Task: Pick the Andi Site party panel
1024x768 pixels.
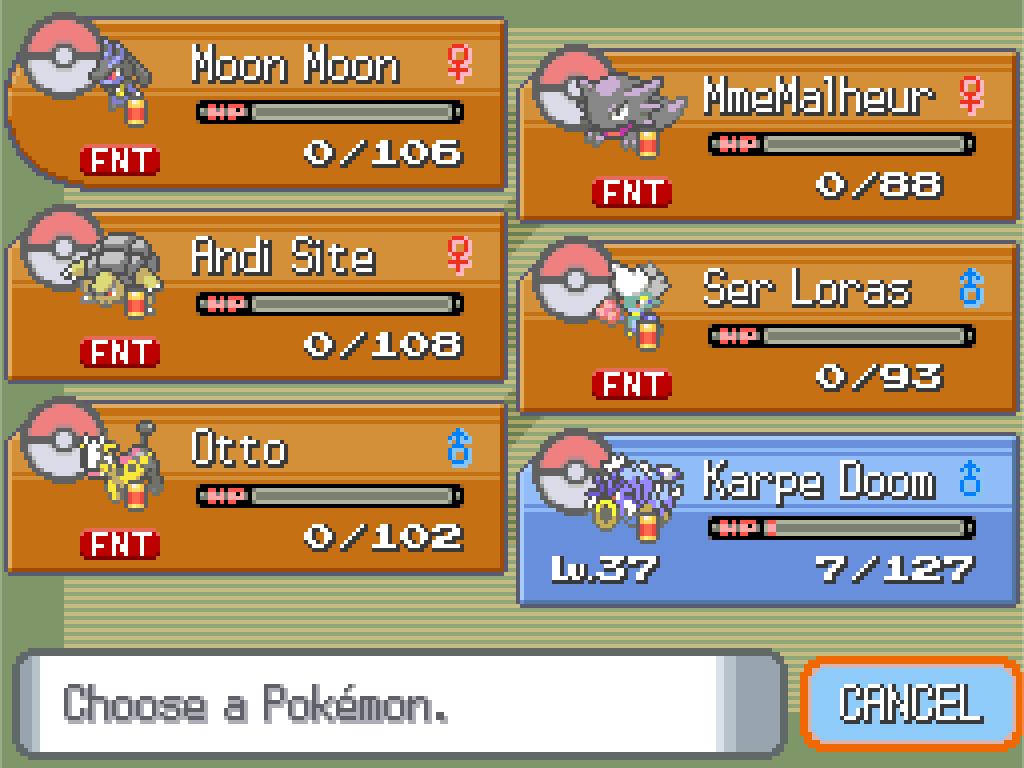Action: 258,296
